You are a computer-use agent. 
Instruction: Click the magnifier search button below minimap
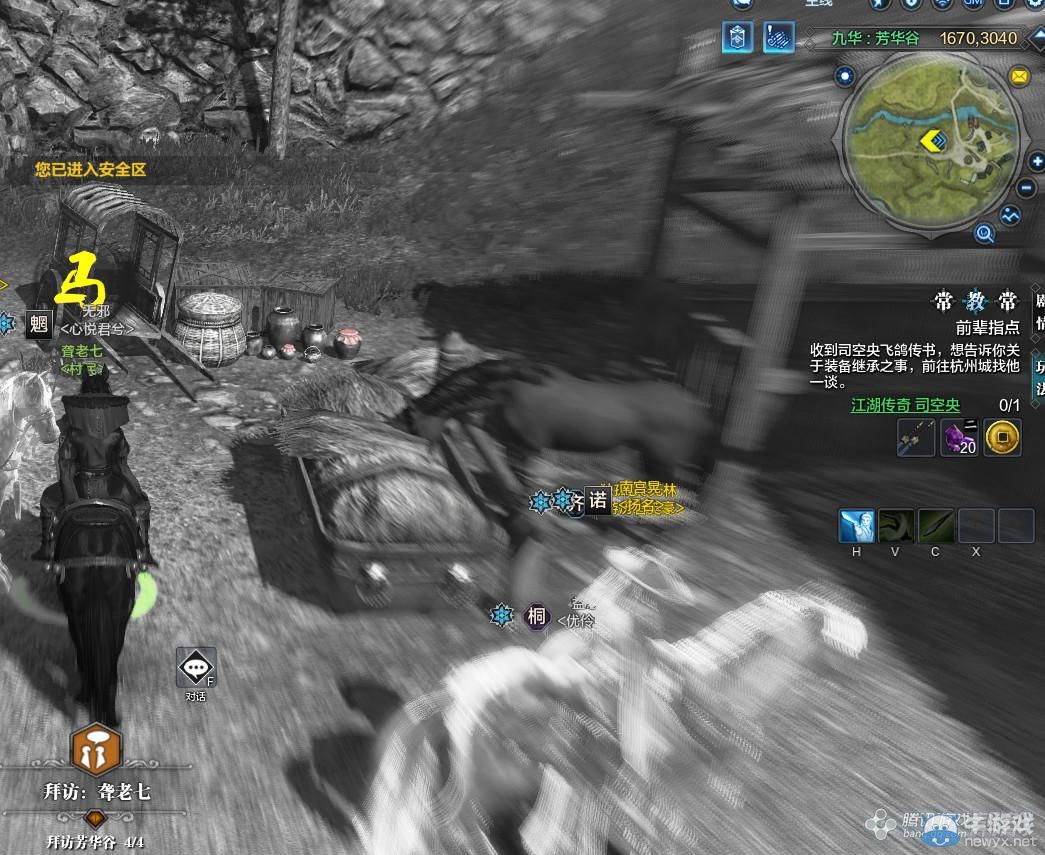[x=985, y=234]
